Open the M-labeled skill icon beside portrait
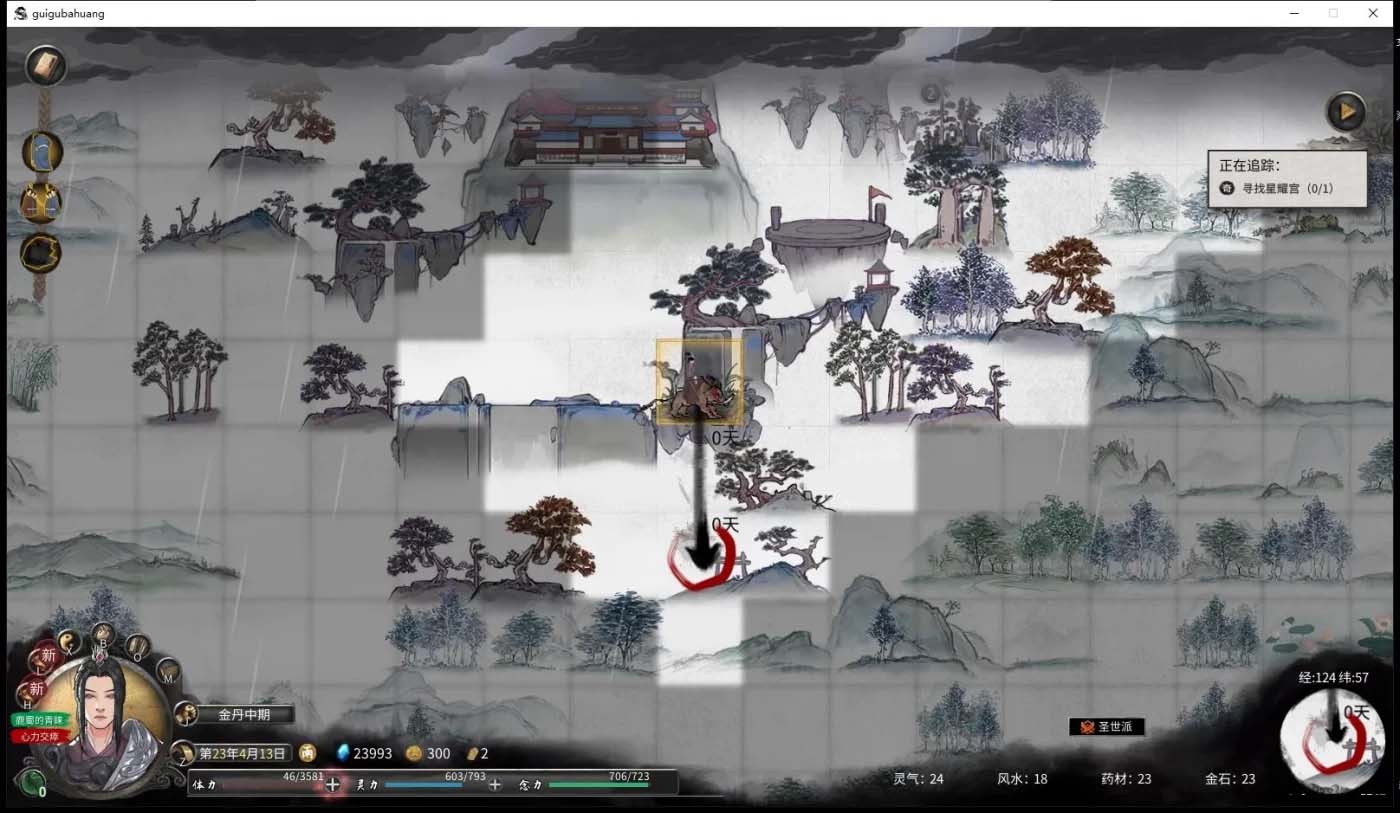Viewport: 1400px width, 813px height. pos(167,672)
